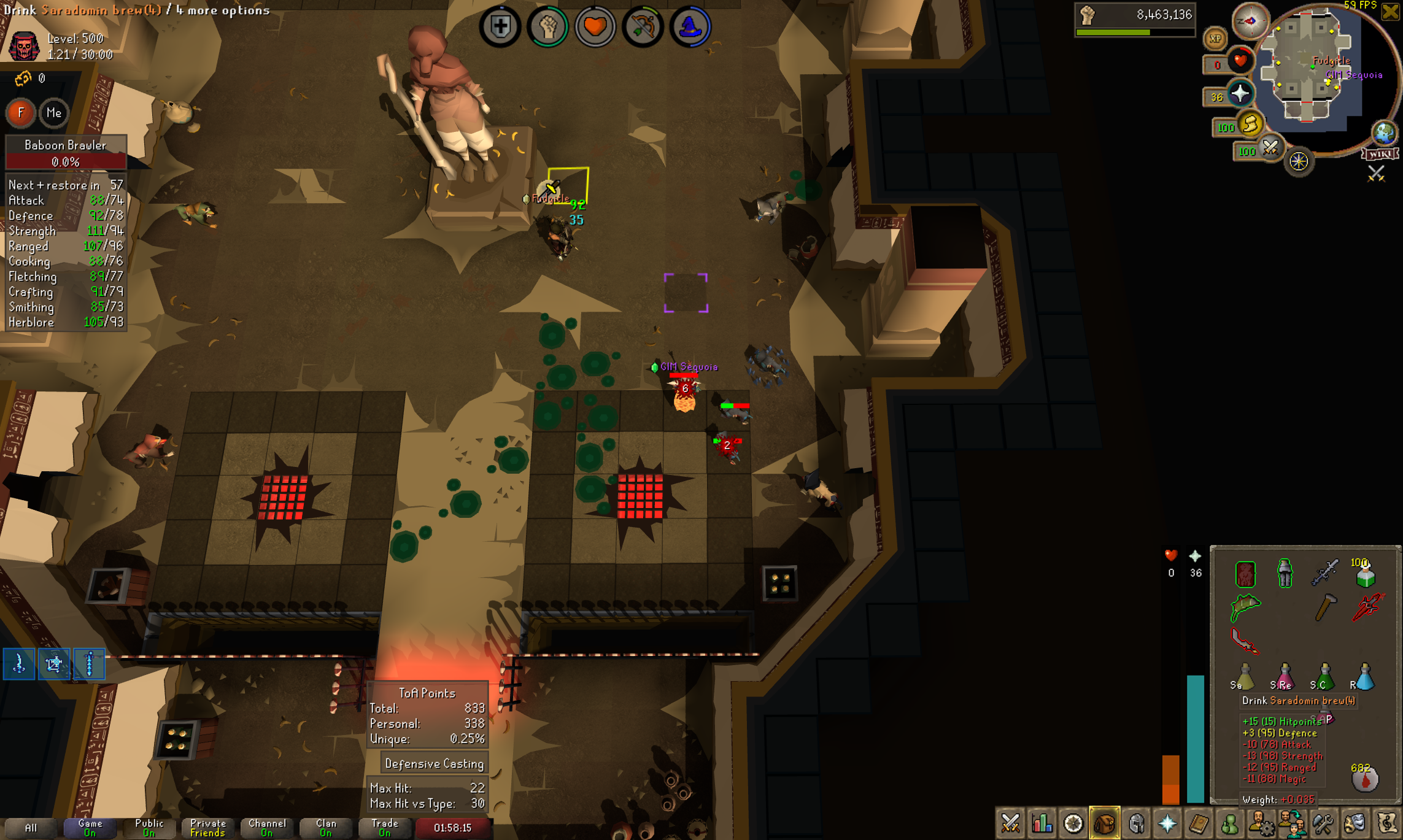This screenshot has height=840, width=1403.
Task: Open the Settings wrench tab
Action: coord(1323,823)
